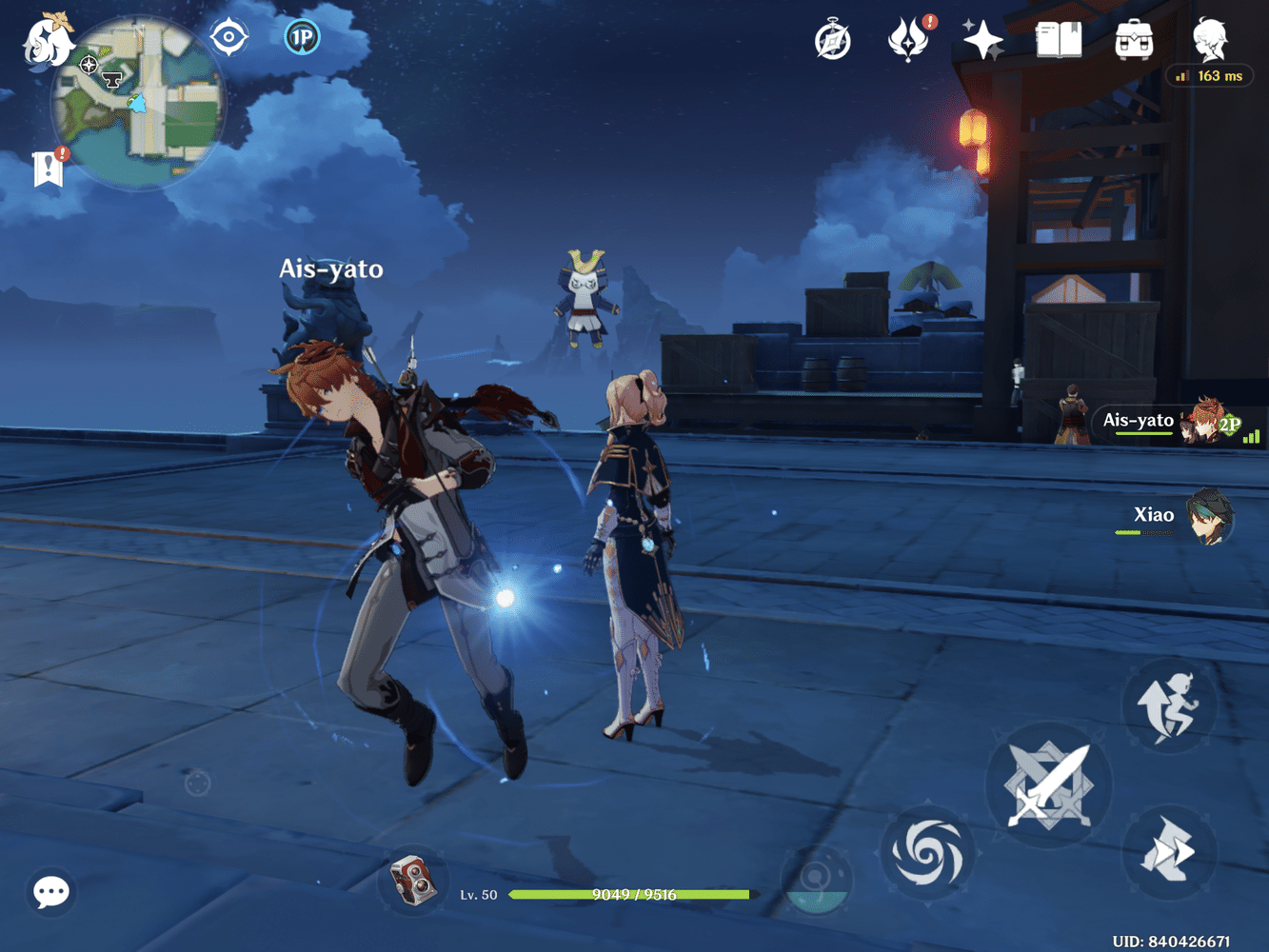The image size is (1269, 952).
Task: Open the co-op chat bubble icon
Action: 50,892
